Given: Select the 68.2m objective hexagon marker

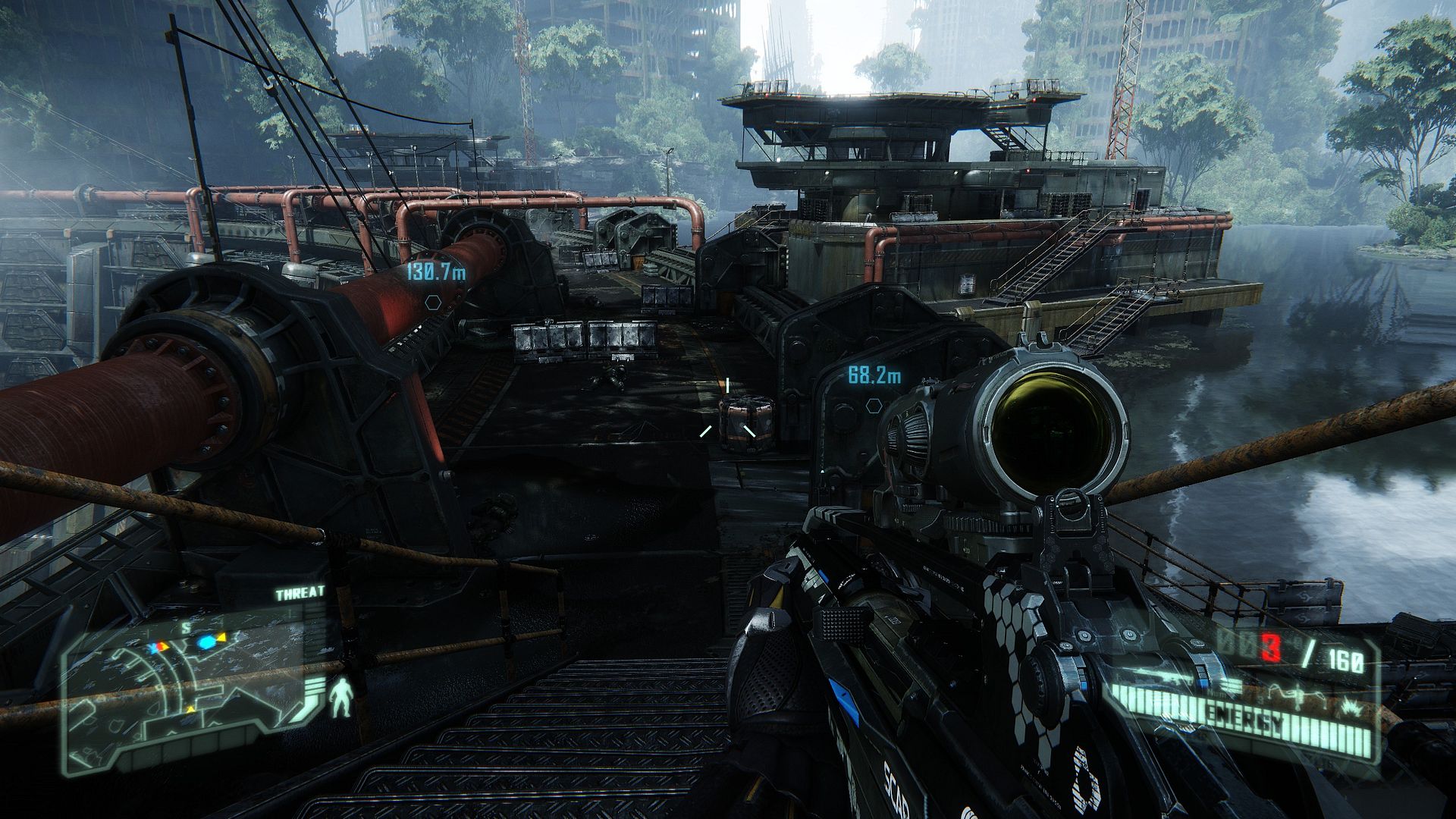Looking at the screenshot, I should 873,406.
